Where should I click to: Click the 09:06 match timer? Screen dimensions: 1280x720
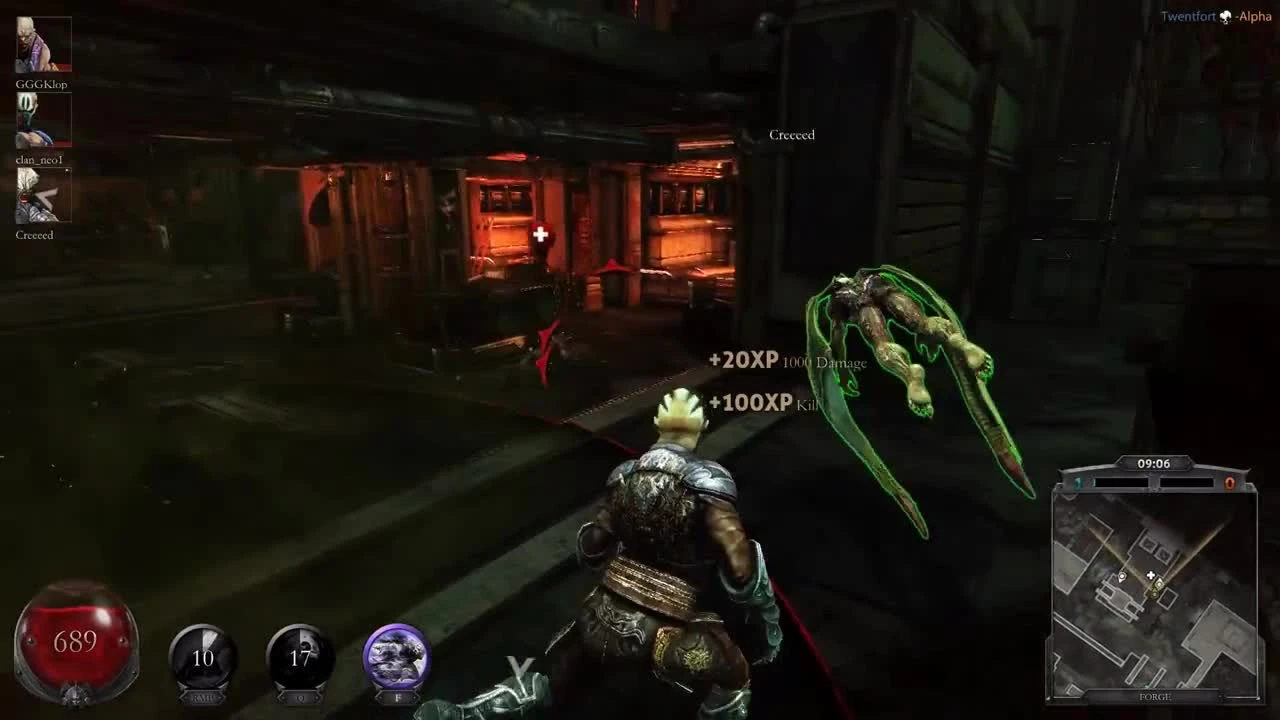pyautogui.click(x=1153, y=463)
